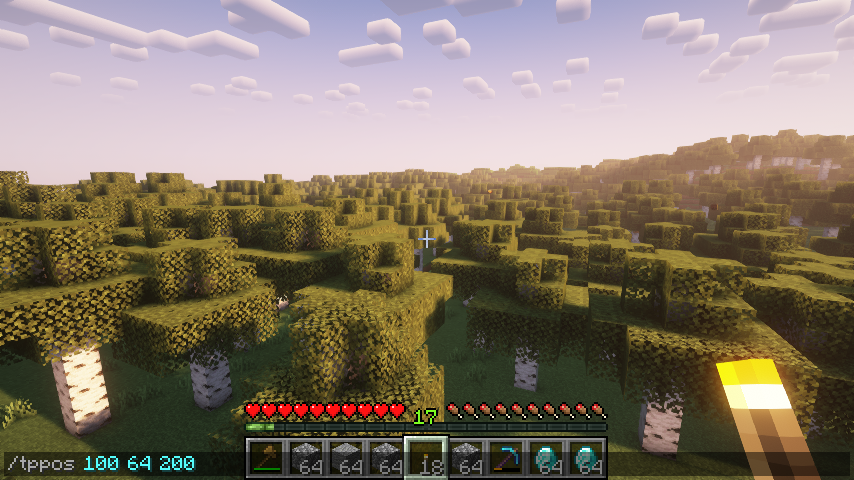Click the chat input with /tppos command

point(100,464)
